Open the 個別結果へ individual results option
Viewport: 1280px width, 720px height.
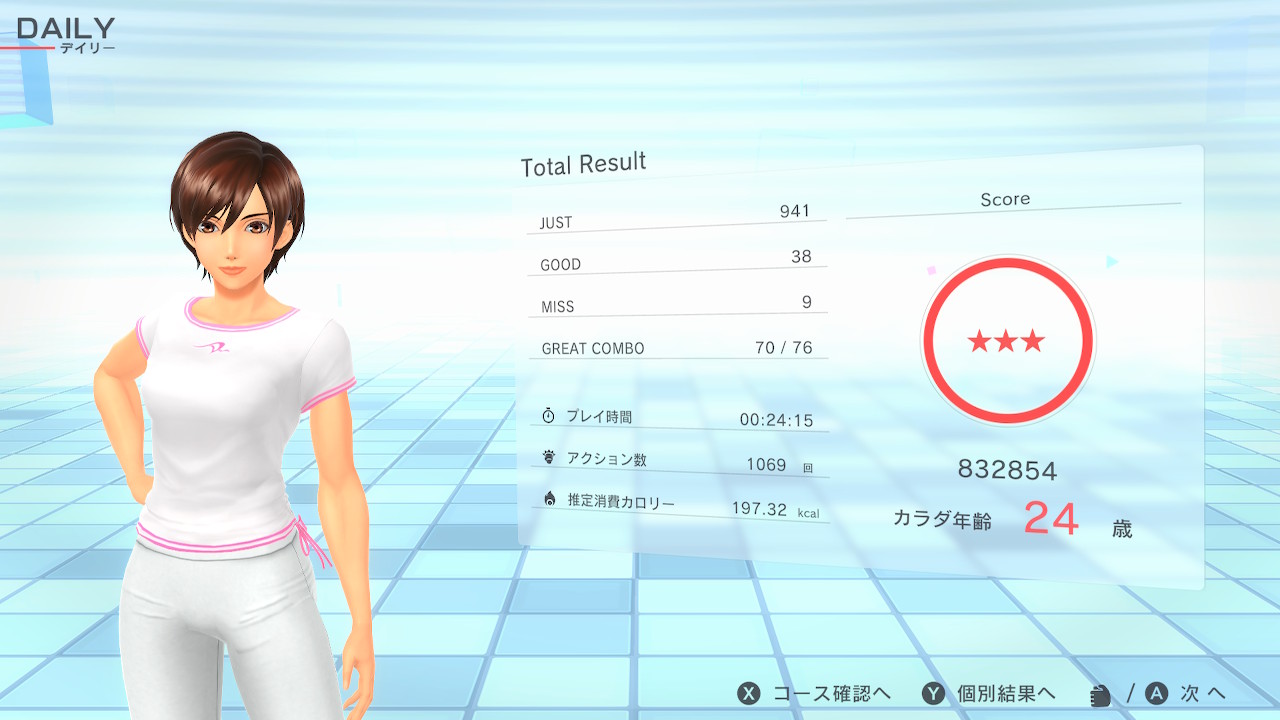coord(988,694)
